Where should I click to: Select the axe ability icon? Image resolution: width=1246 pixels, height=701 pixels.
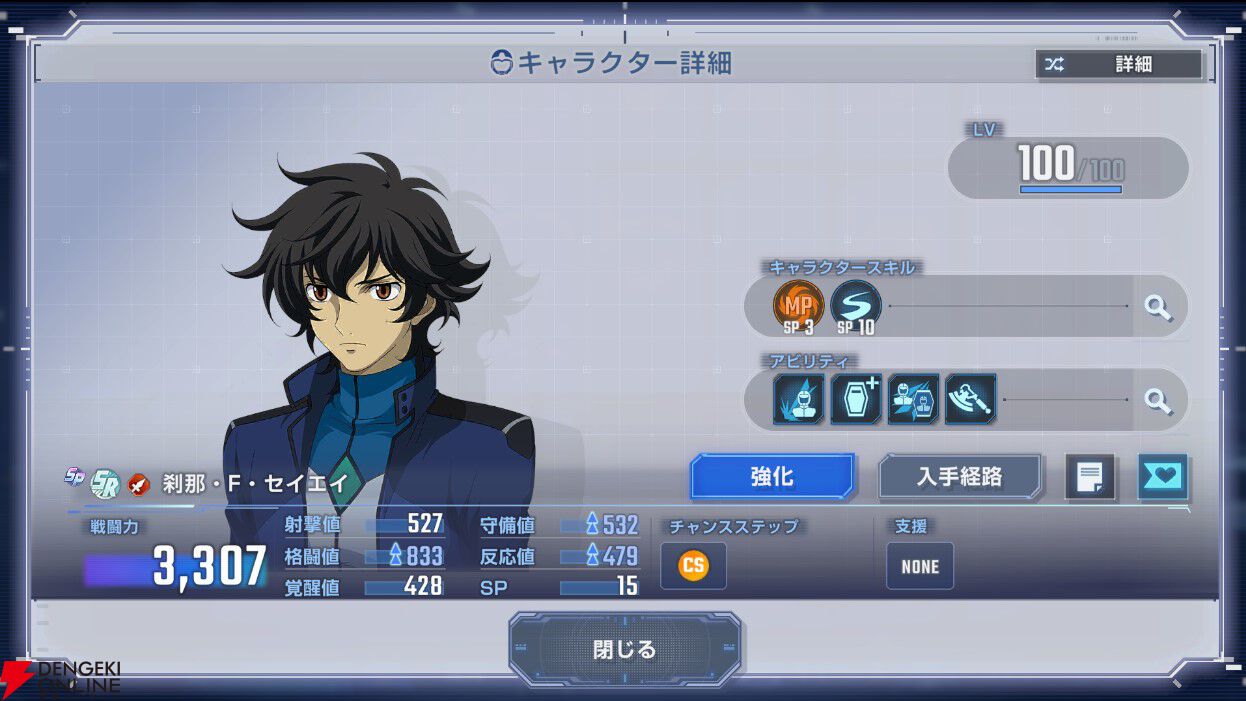[970, 399]
